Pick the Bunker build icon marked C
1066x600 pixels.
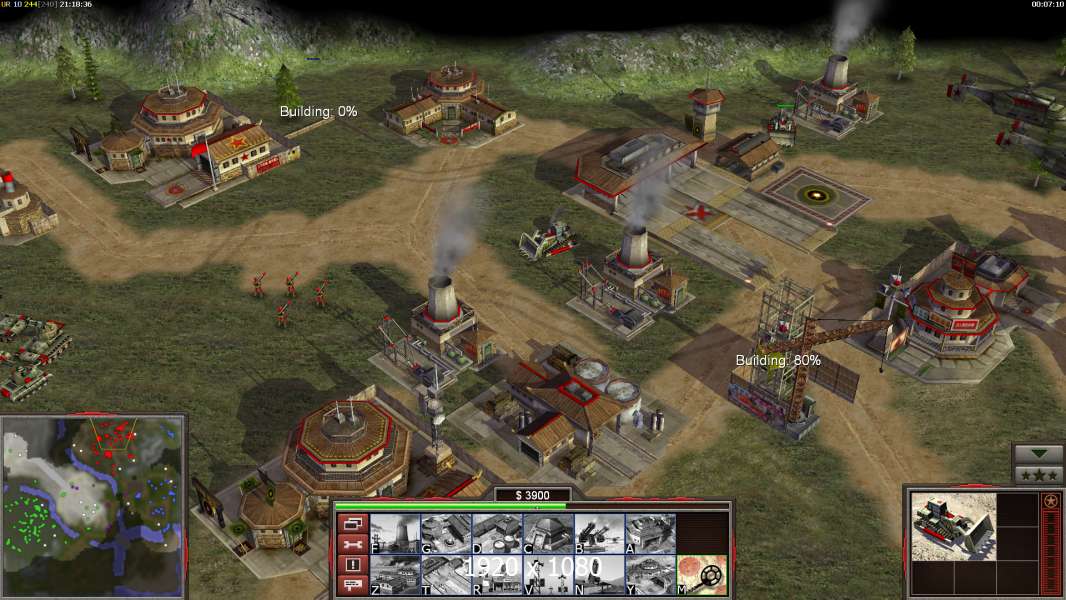click(x=548, y=534)
